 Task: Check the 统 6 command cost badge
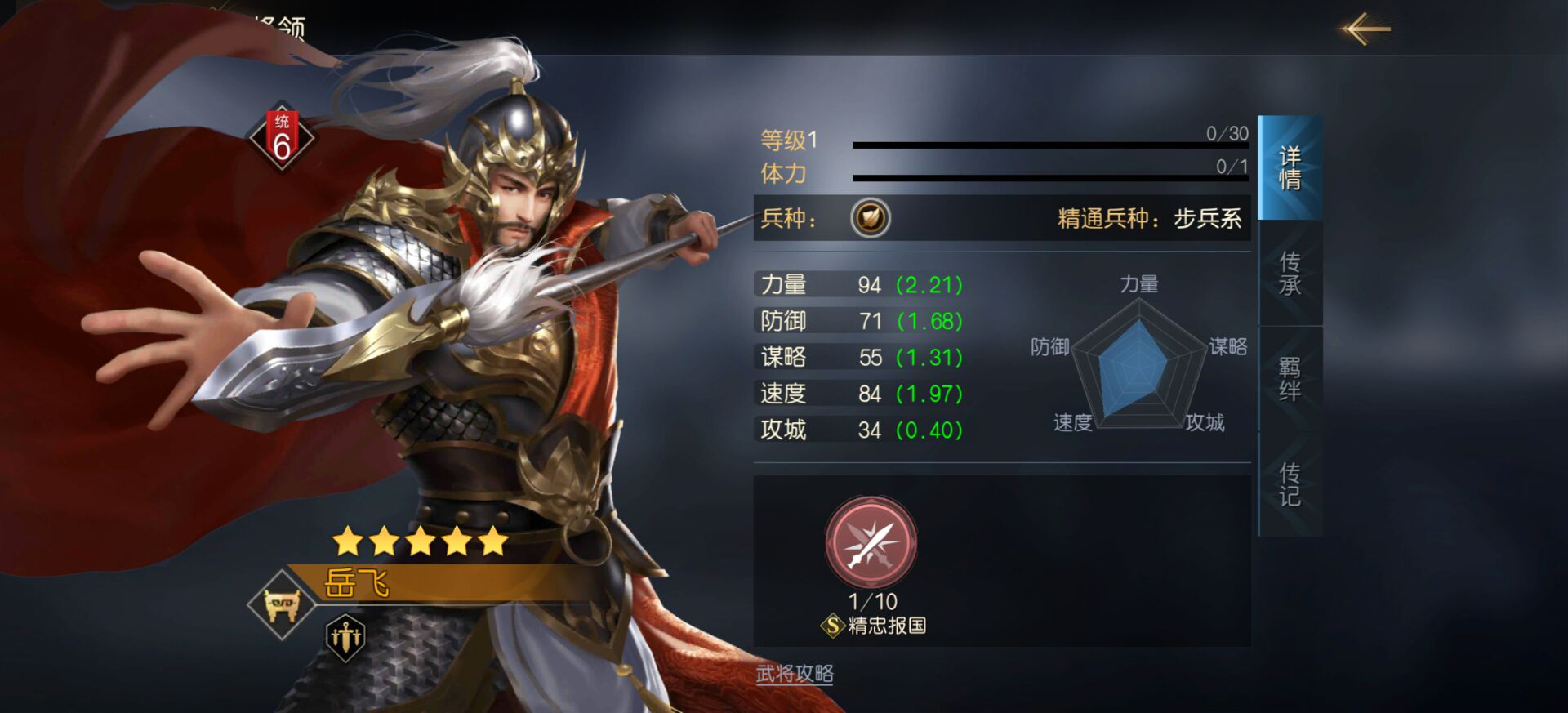click(x=282, y=138)
